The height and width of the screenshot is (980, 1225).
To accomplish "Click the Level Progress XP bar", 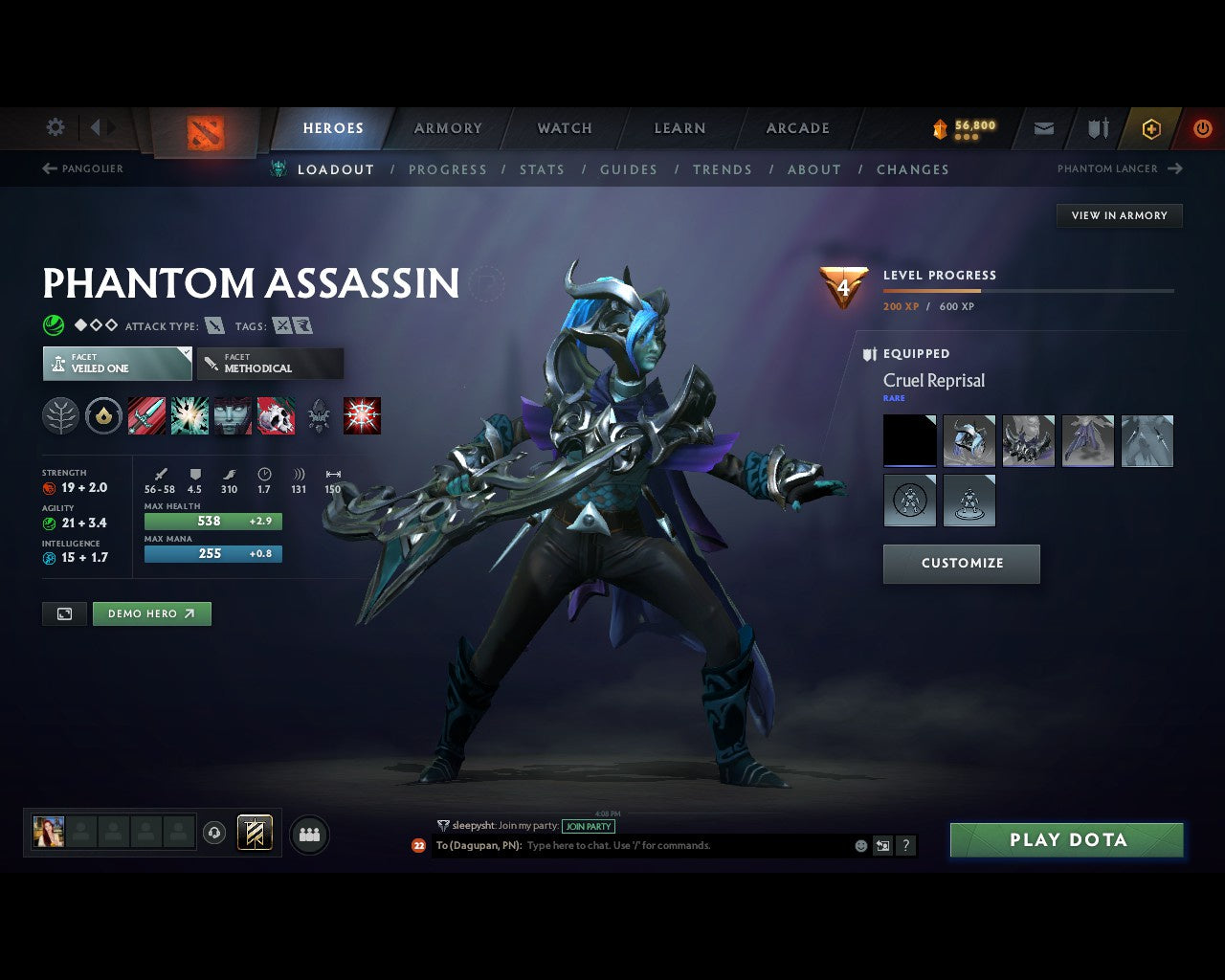I will (x=1029, y=291).
